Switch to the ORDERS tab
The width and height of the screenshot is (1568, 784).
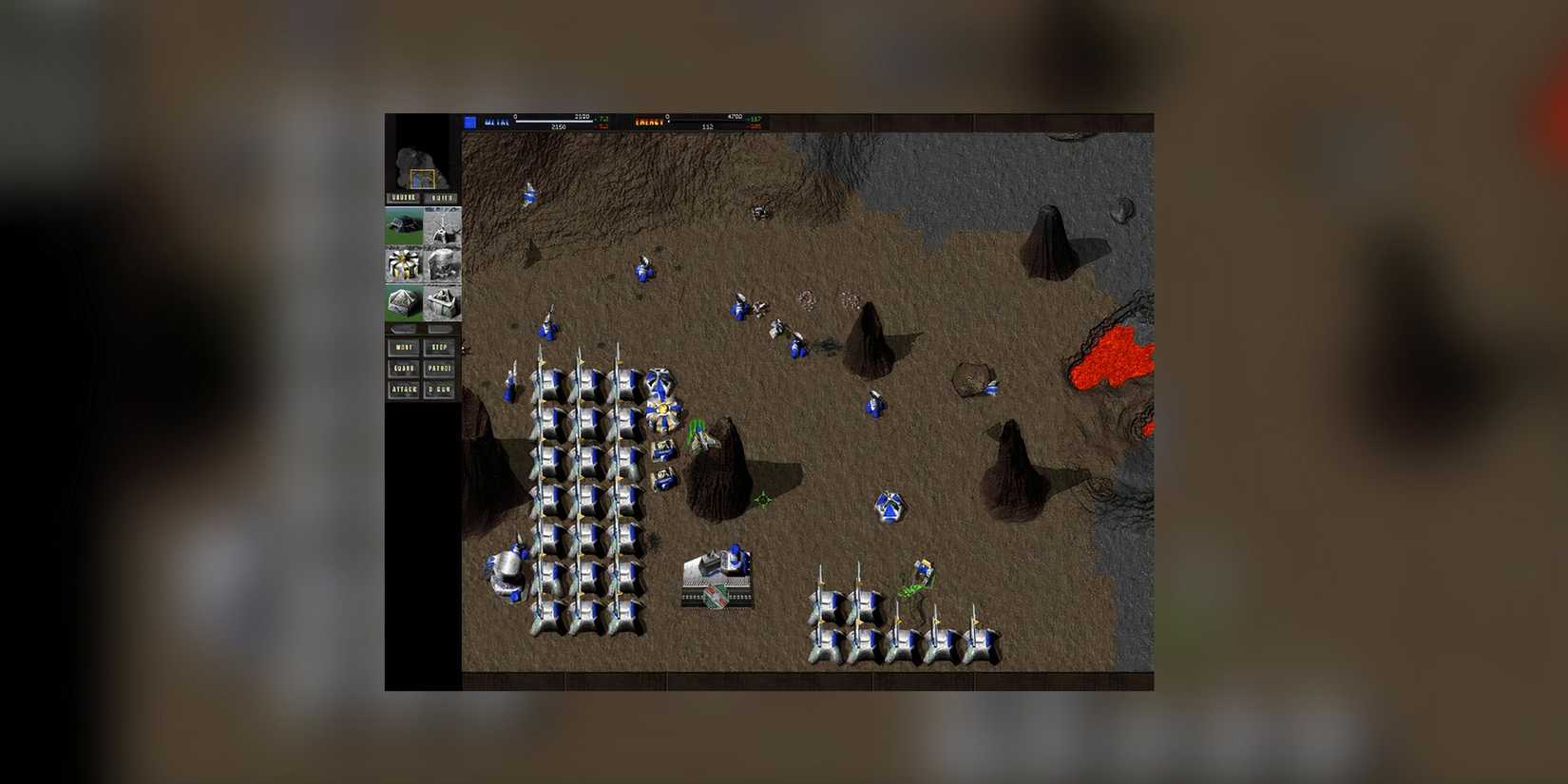[403, 198]
